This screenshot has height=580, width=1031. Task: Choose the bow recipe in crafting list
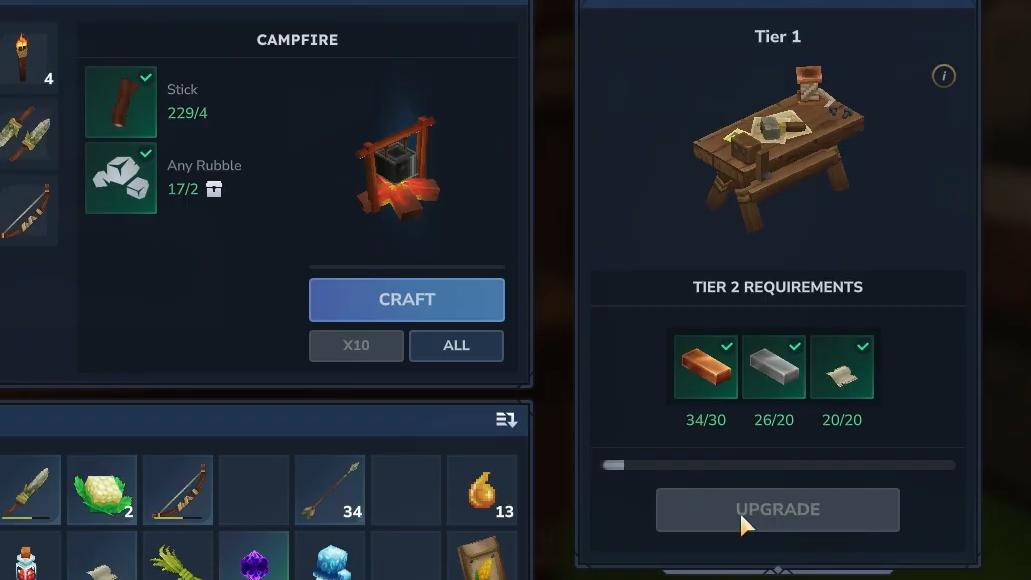coord(24,210)
